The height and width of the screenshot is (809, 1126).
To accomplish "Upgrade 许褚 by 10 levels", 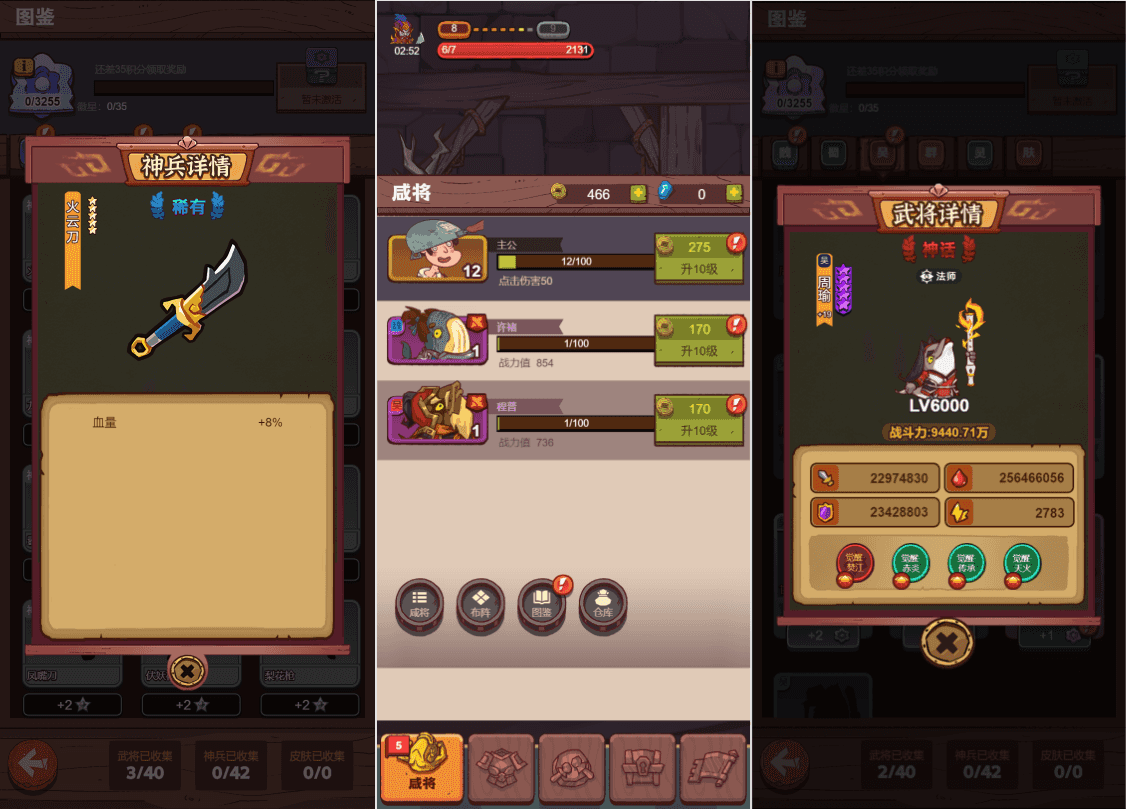I will pos(699,339).
